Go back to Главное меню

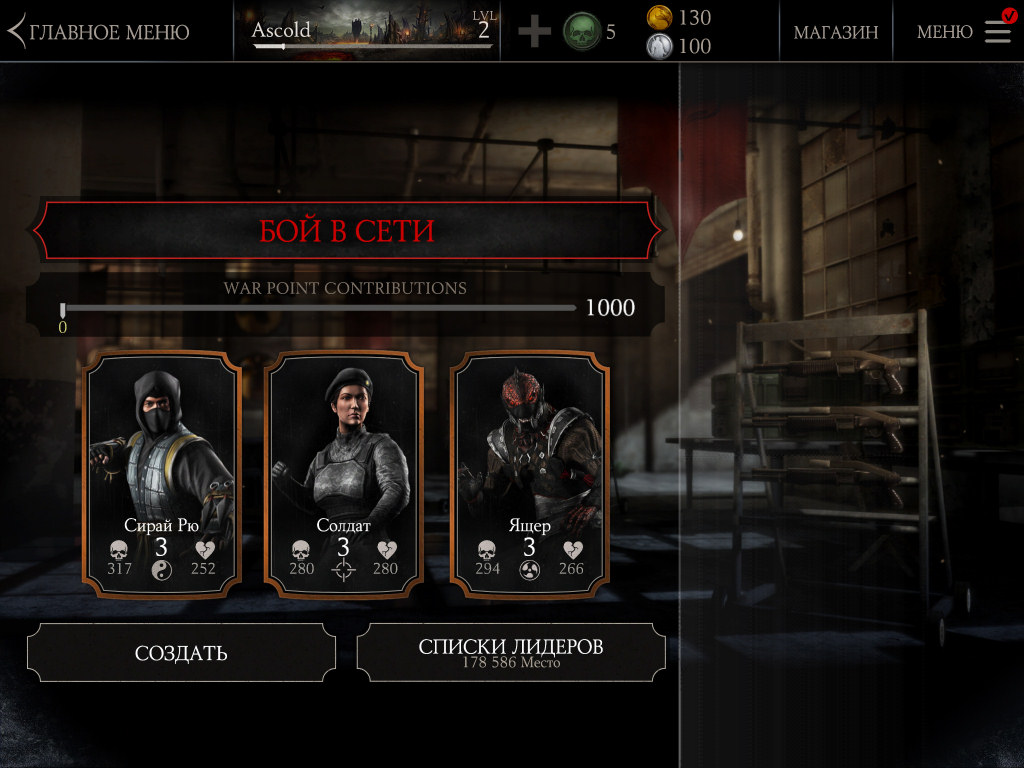tap(98, 32)
